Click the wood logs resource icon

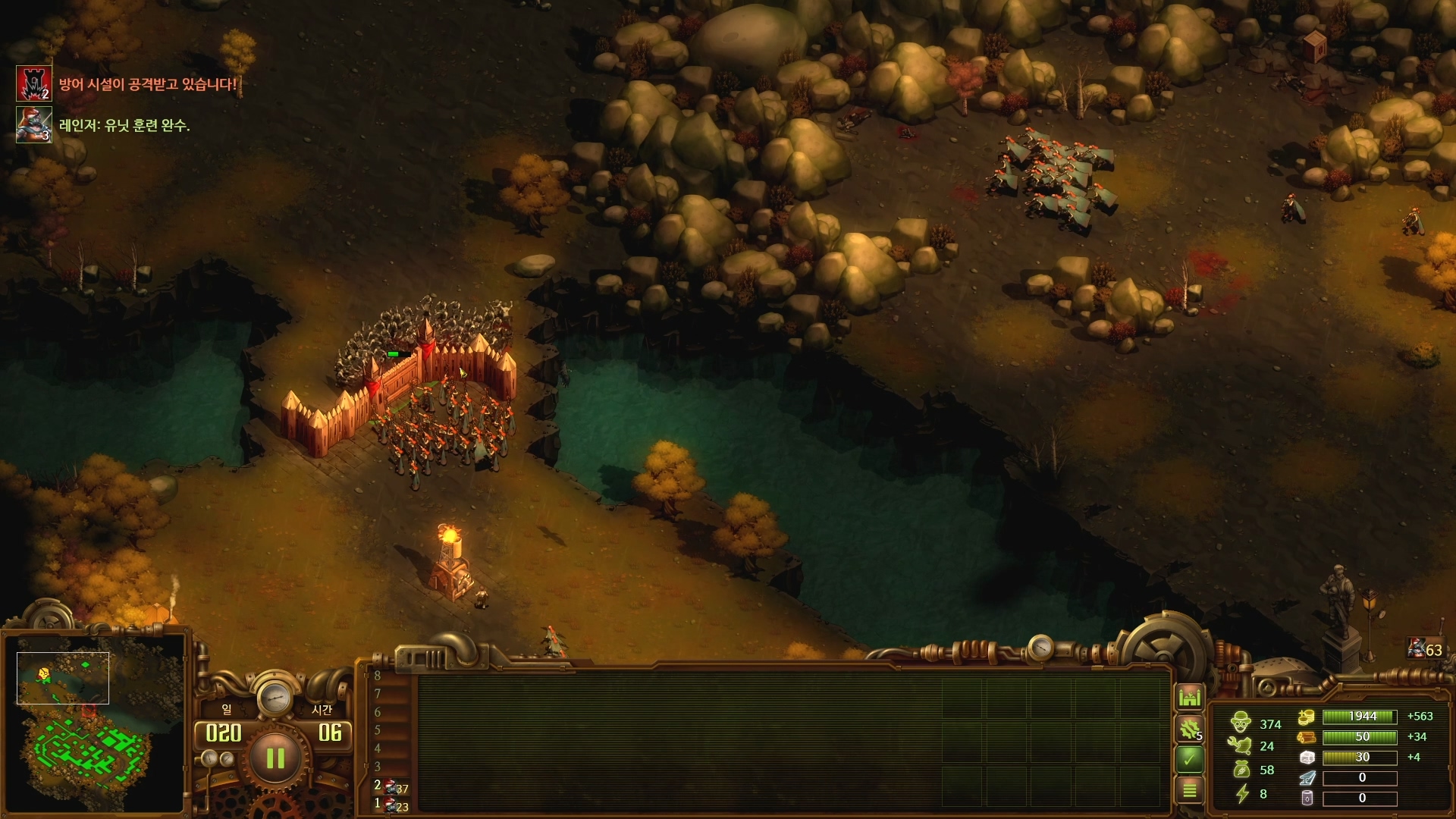1306,737
